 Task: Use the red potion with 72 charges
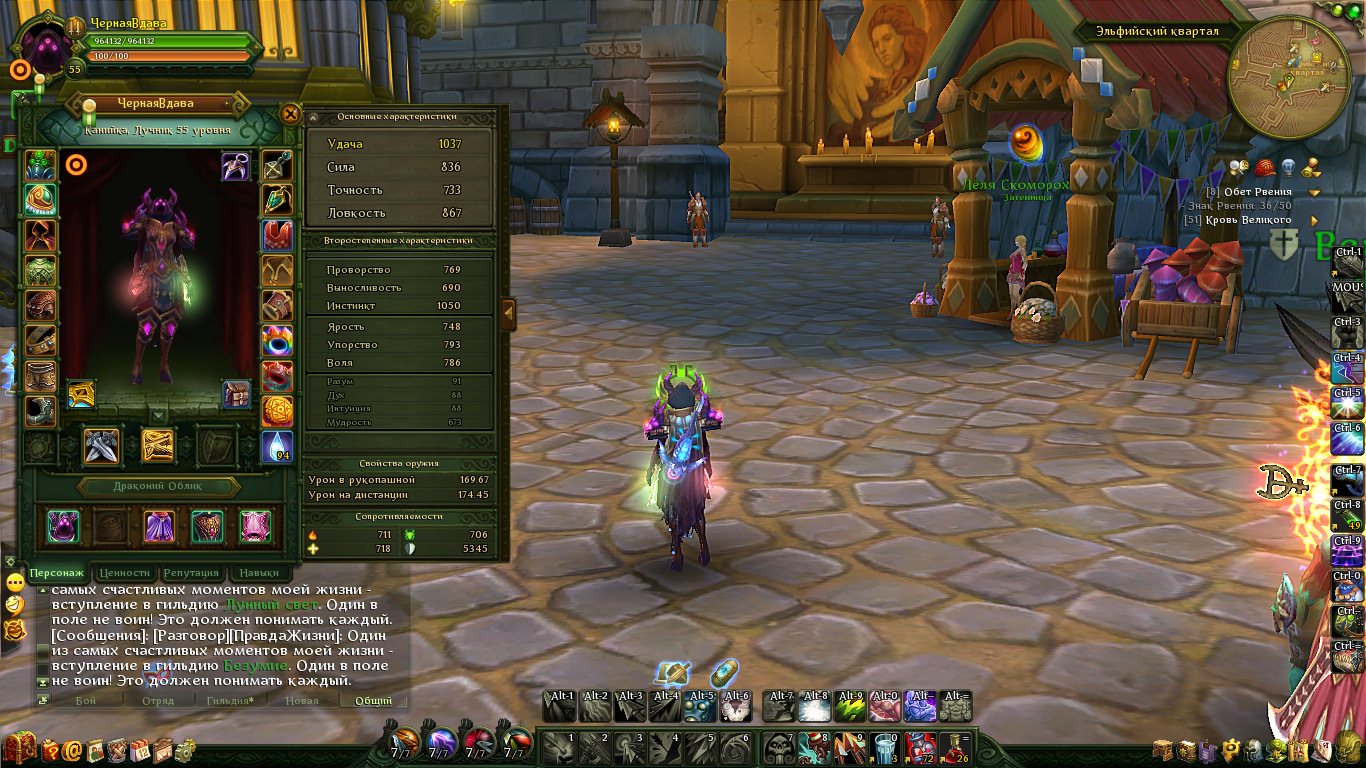(x=921, y=745)
